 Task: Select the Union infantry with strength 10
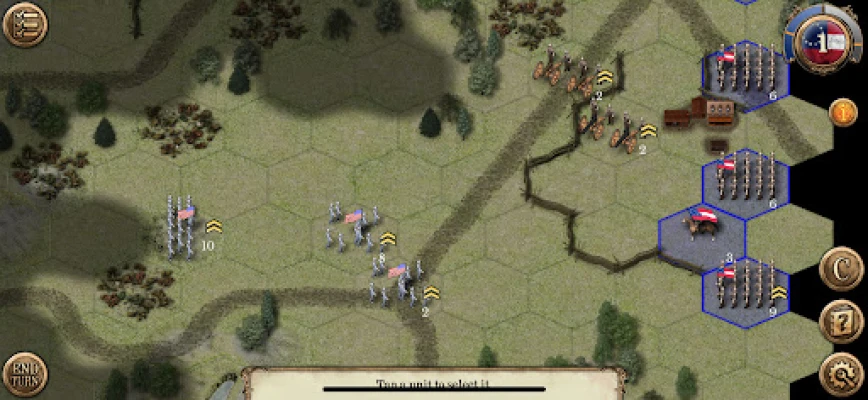click(x=183, y=226)
